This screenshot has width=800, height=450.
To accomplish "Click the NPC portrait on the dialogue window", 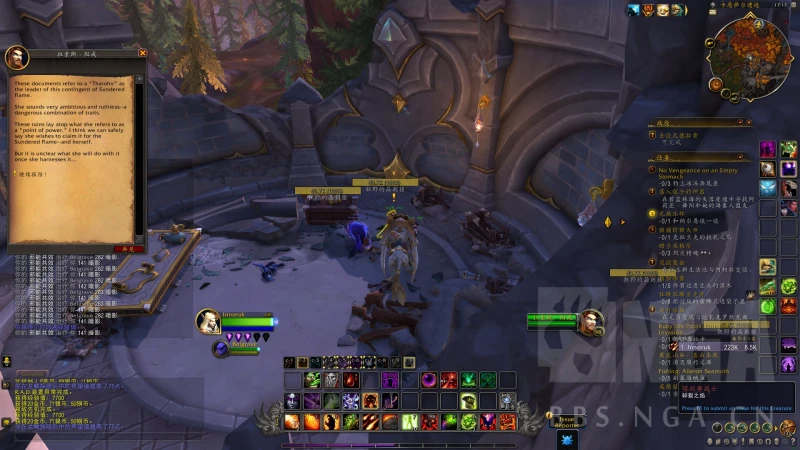I will click(17, 57).
